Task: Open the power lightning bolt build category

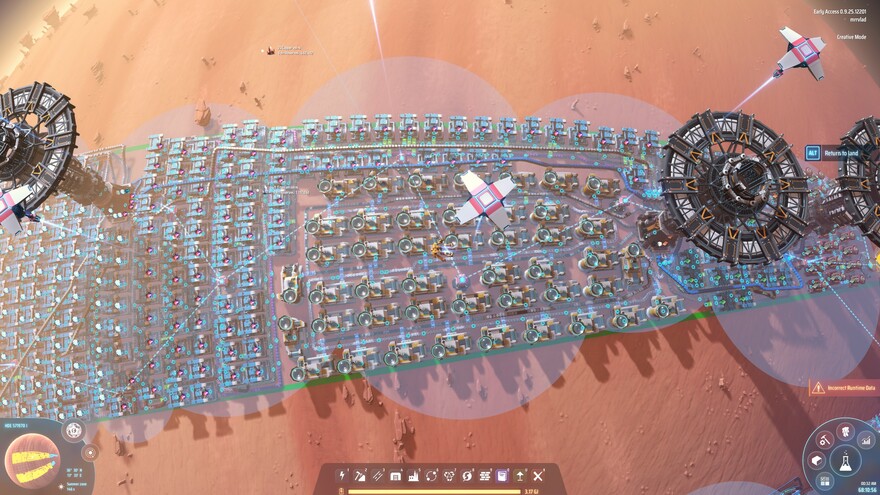Action: tap(345, 476)
